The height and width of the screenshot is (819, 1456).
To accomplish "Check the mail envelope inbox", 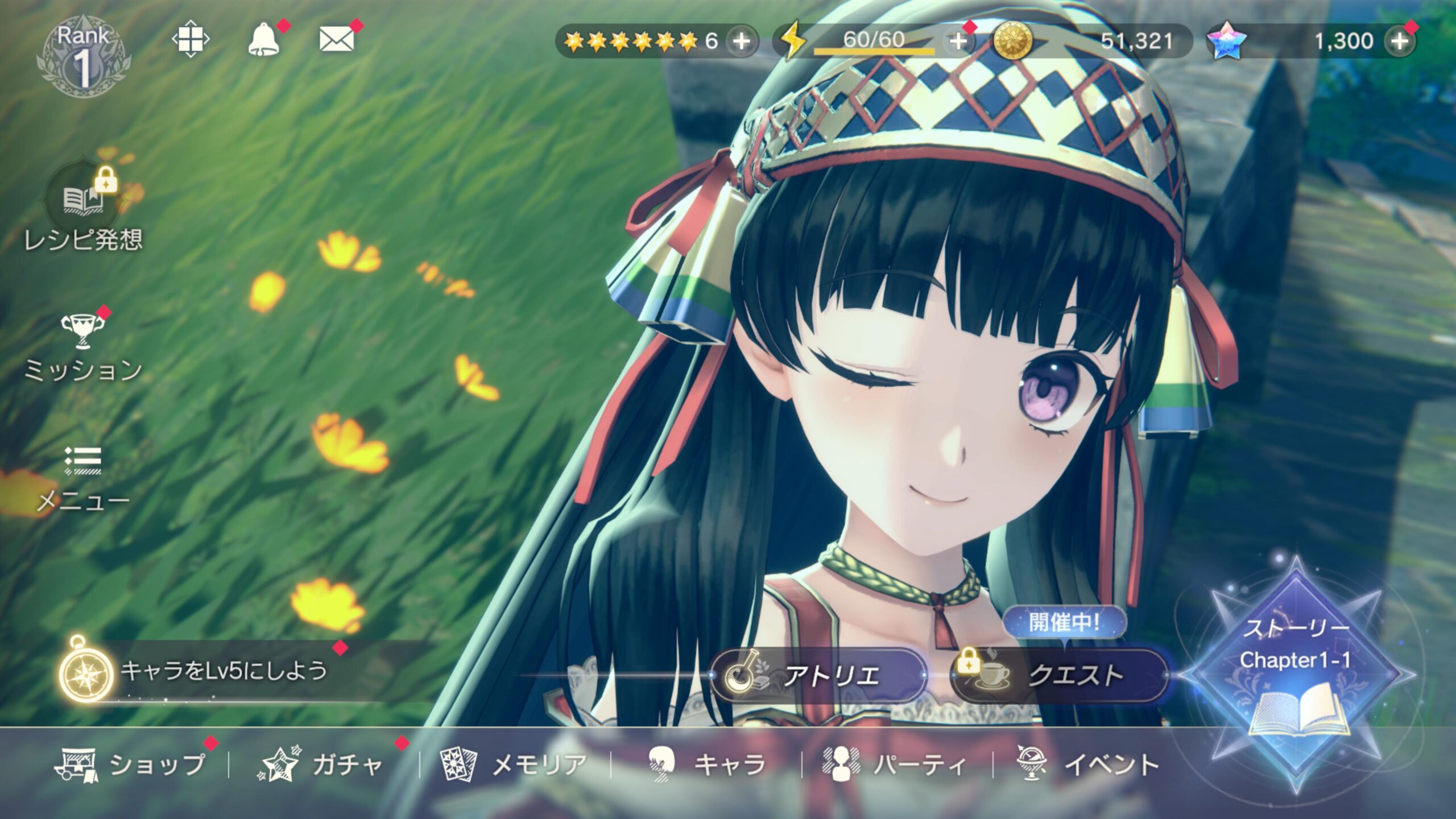I will click(336, 40).
